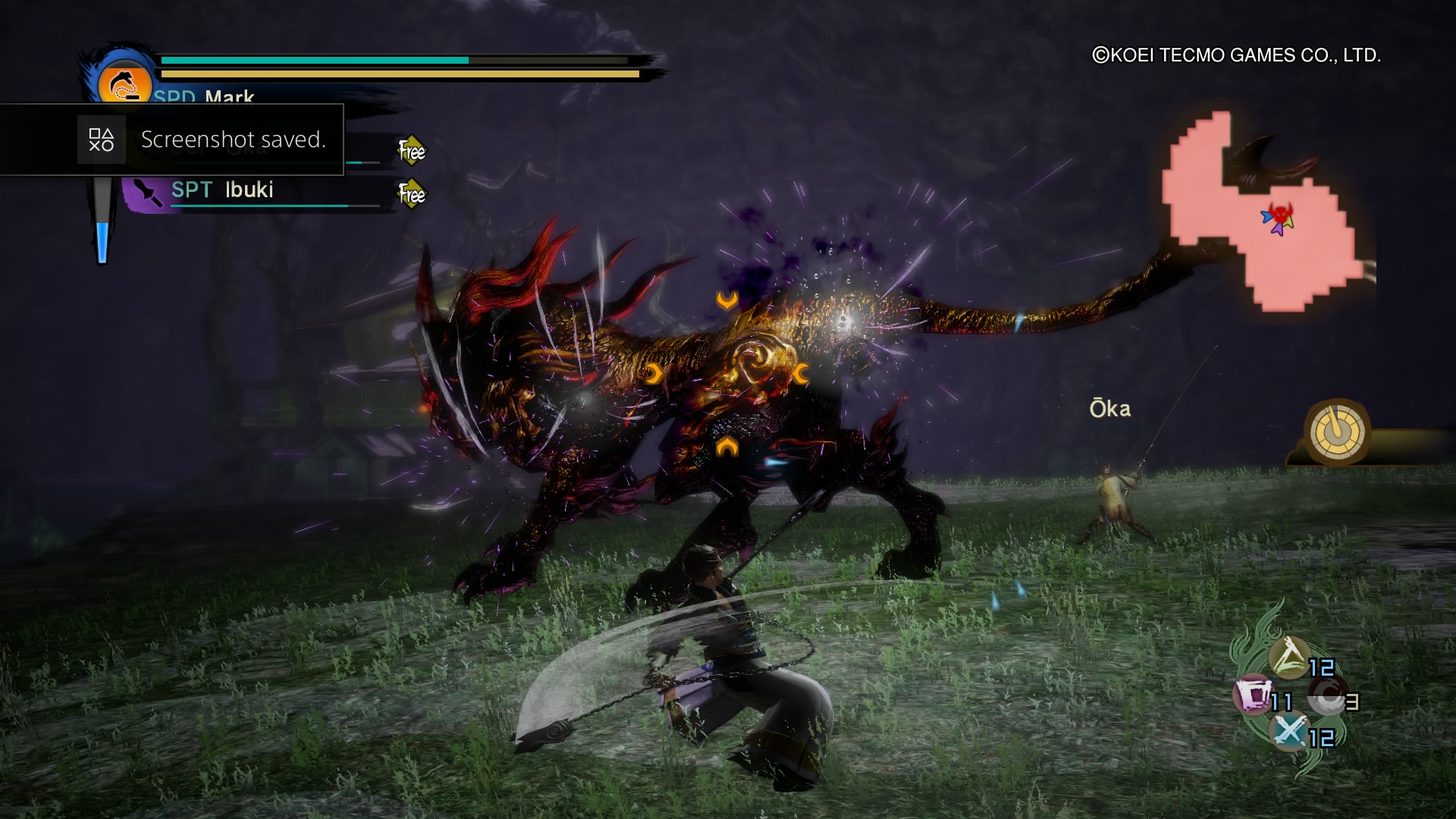Image resolution: width=1456 pixels, height=819 pixels.
Task: Toggle Ibuki's Free status badge
Action: pyautogui.click(x=412, y=194)
